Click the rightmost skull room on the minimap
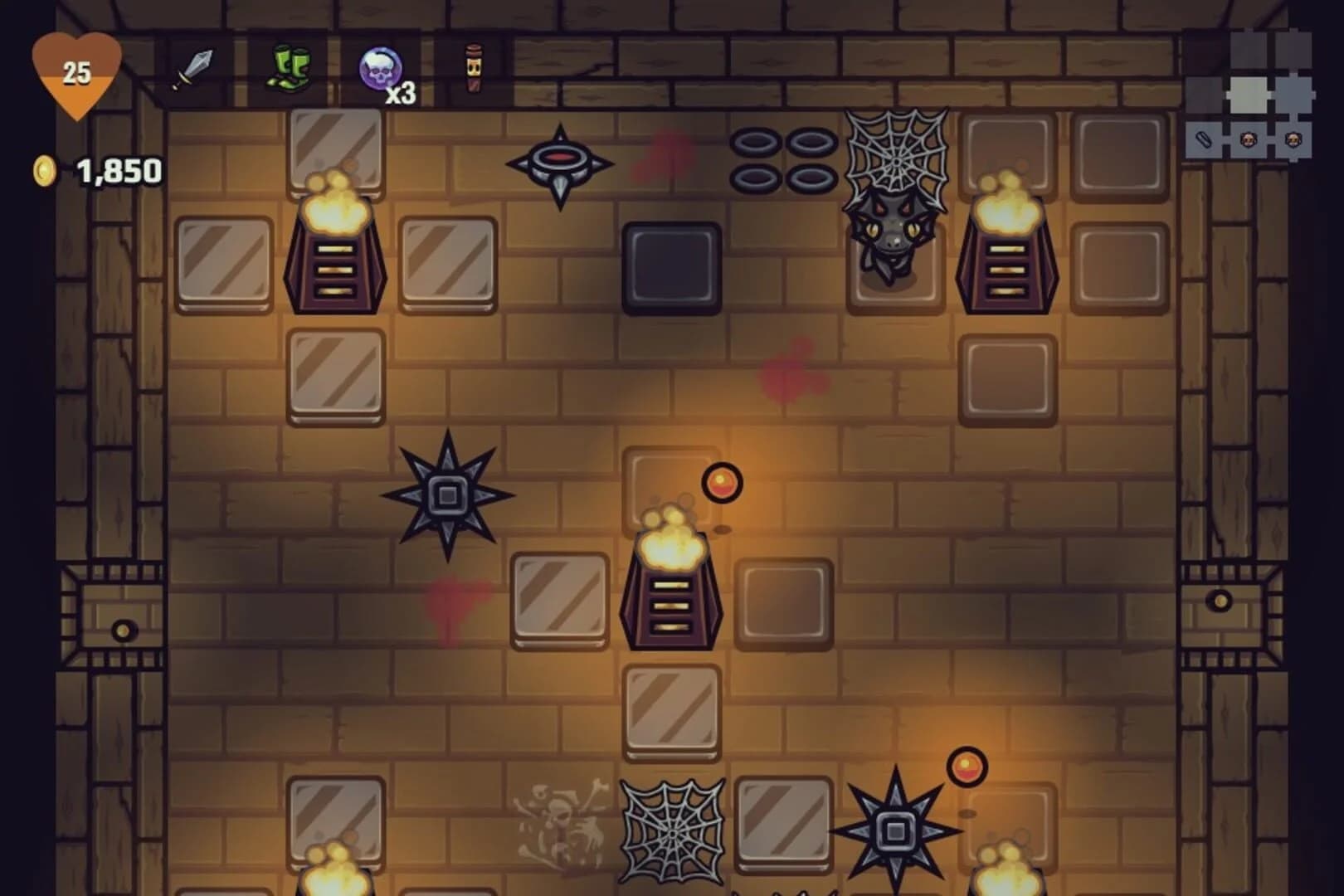This screenshot has width=1344, height=896. point(1293,139)
